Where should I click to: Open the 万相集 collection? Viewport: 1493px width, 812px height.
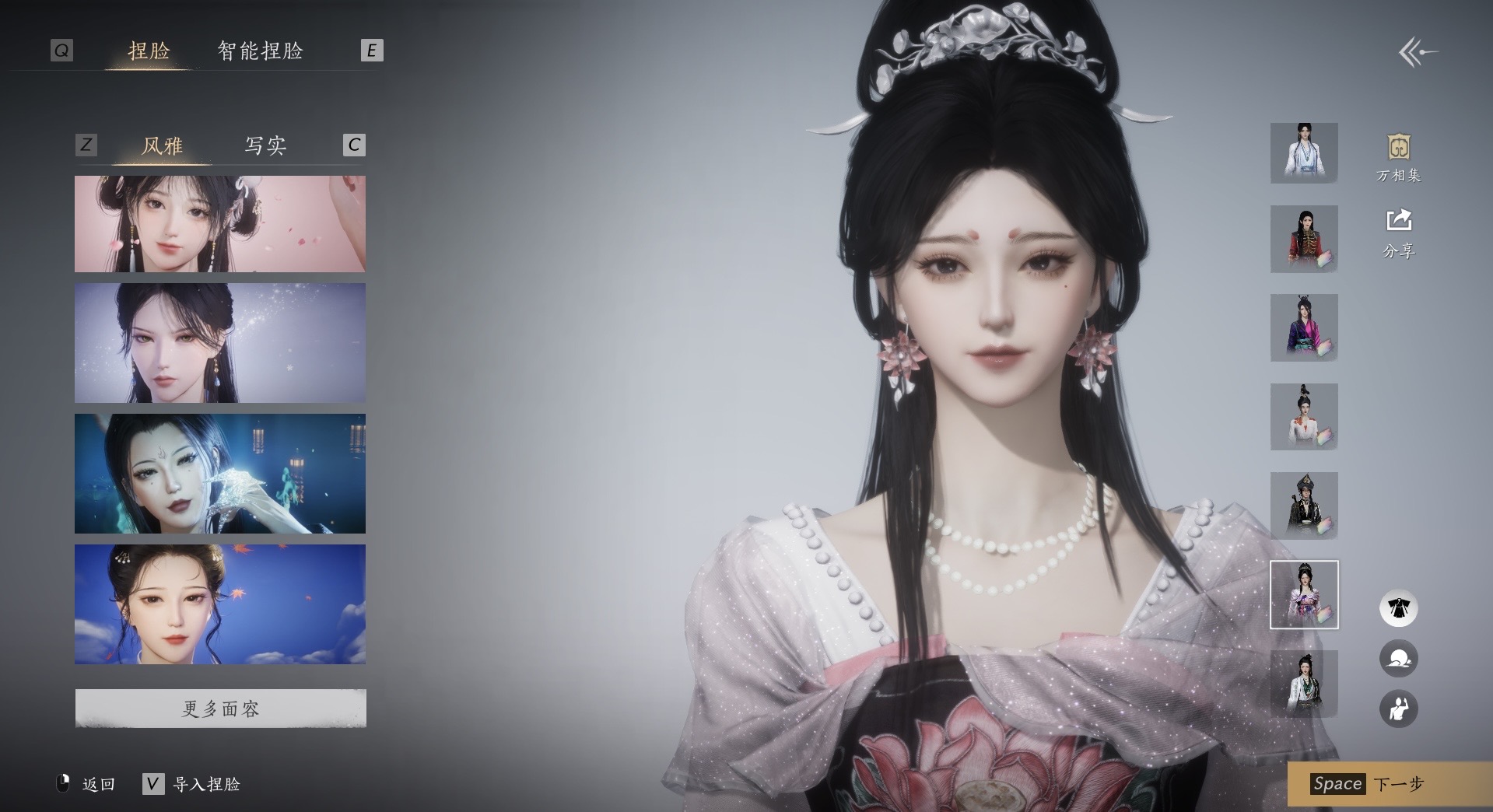(x=1398, y=158)
